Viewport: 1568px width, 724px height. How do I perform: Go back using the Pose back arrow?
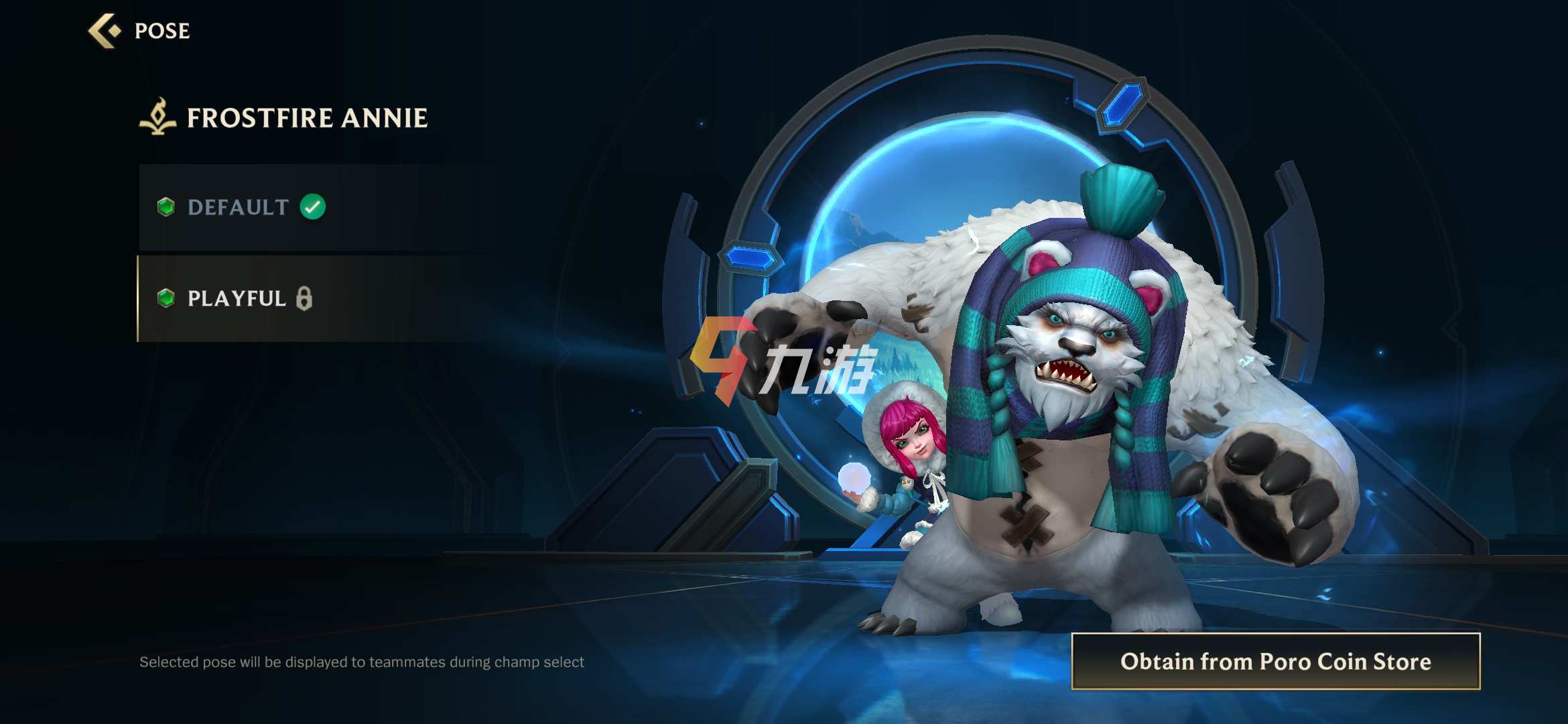tap(105, 31)
